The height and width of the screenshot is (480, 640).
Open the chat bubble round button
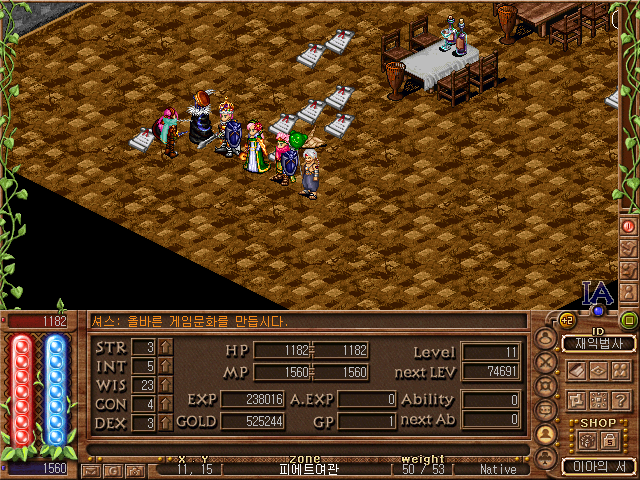[546, 411]
